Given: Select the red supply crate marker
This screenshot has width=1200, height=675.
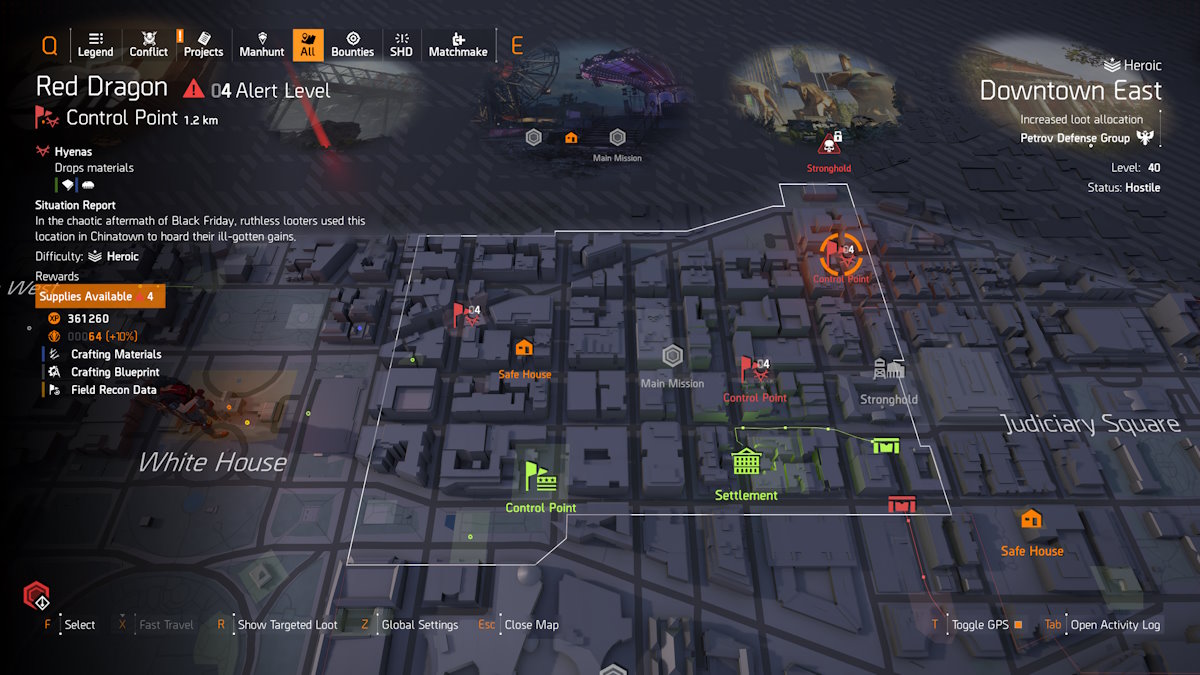Looking at the screenshot, I should click(x=902, y=504).
